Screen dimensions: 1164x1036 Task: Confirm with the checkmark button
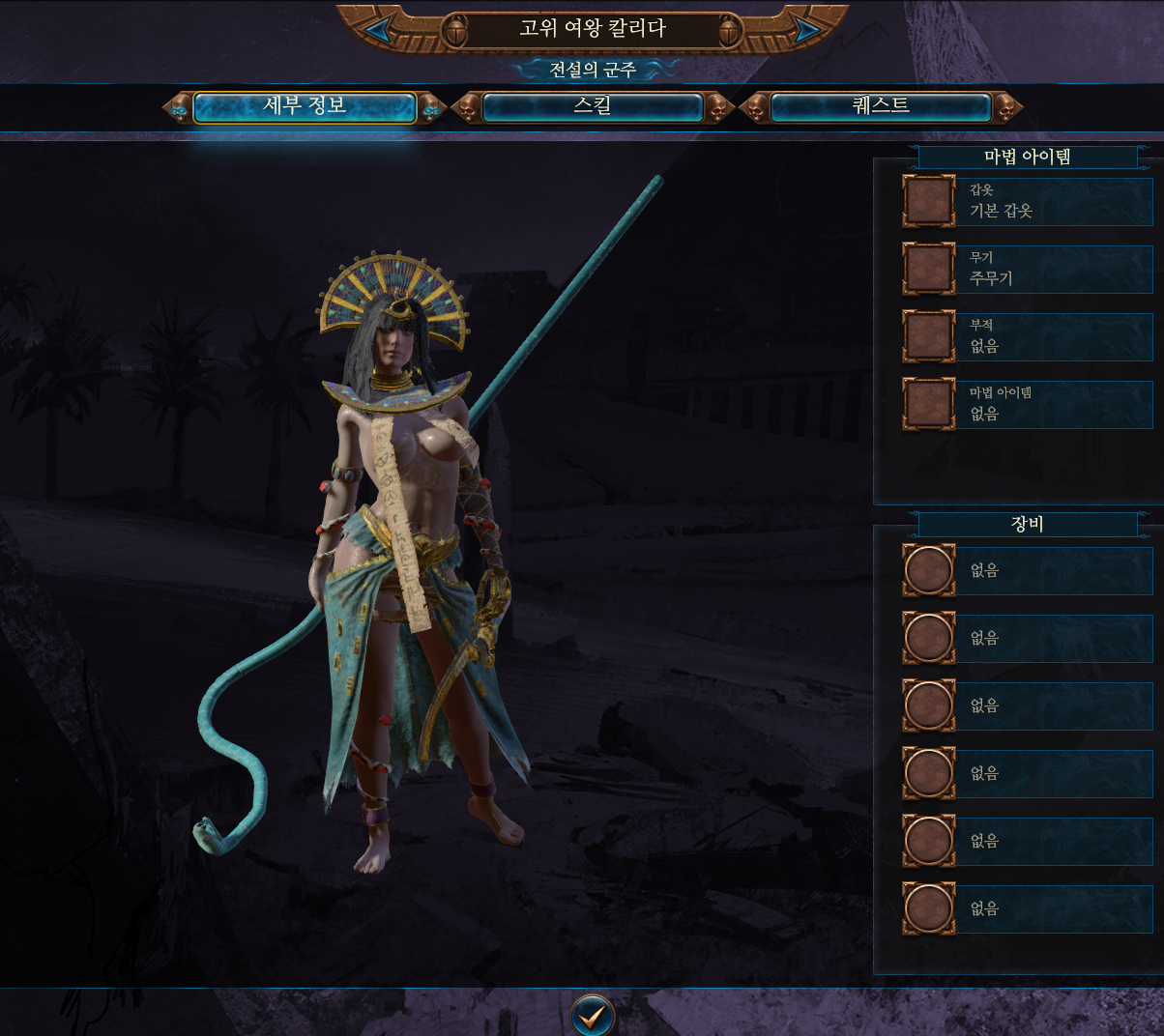click(592, 1015)
